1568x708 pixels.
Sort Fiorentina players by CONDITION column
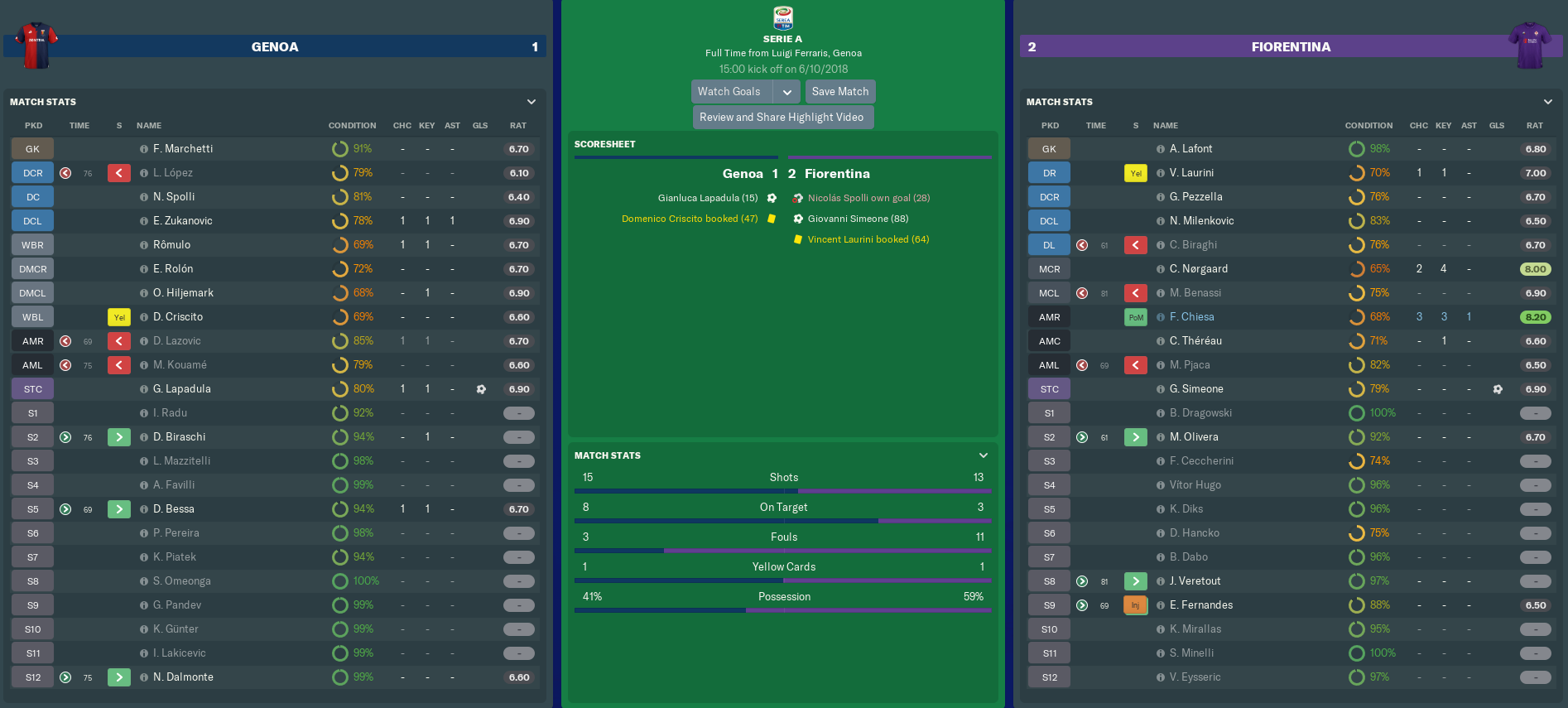1368,126
